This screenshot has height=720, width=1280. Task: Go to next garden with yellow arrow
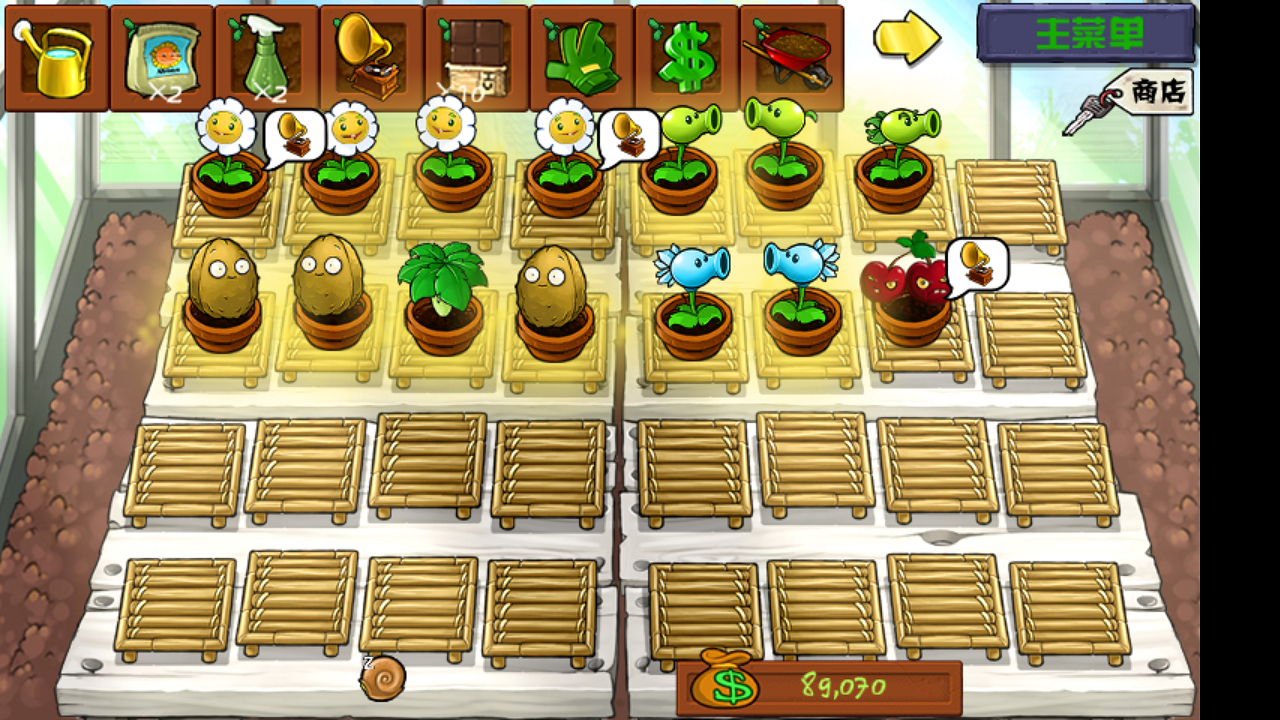[x=906, y=38]
